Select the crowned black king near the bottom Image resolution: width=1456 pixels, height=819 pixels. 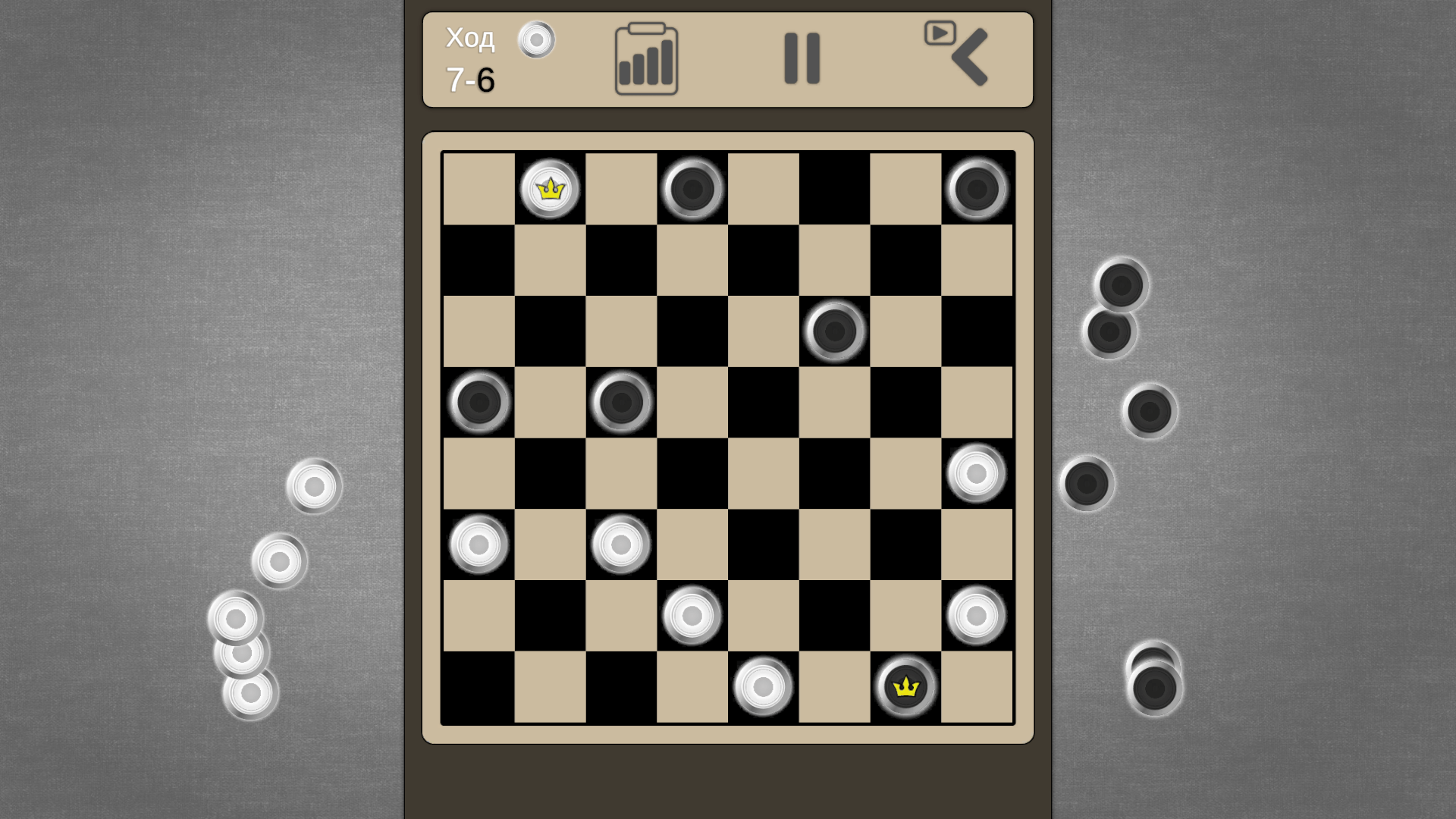(904, 686)
